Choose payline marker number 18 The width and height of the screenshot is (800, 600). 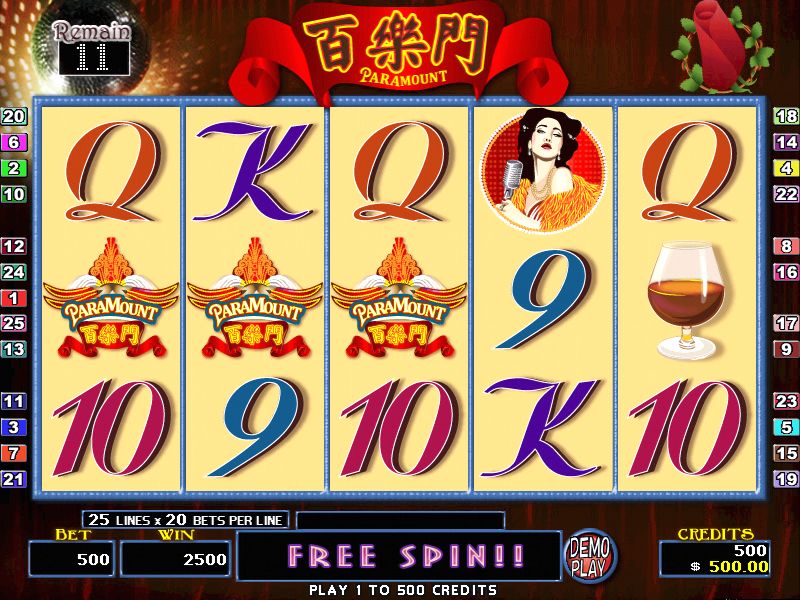coord(786,116)
